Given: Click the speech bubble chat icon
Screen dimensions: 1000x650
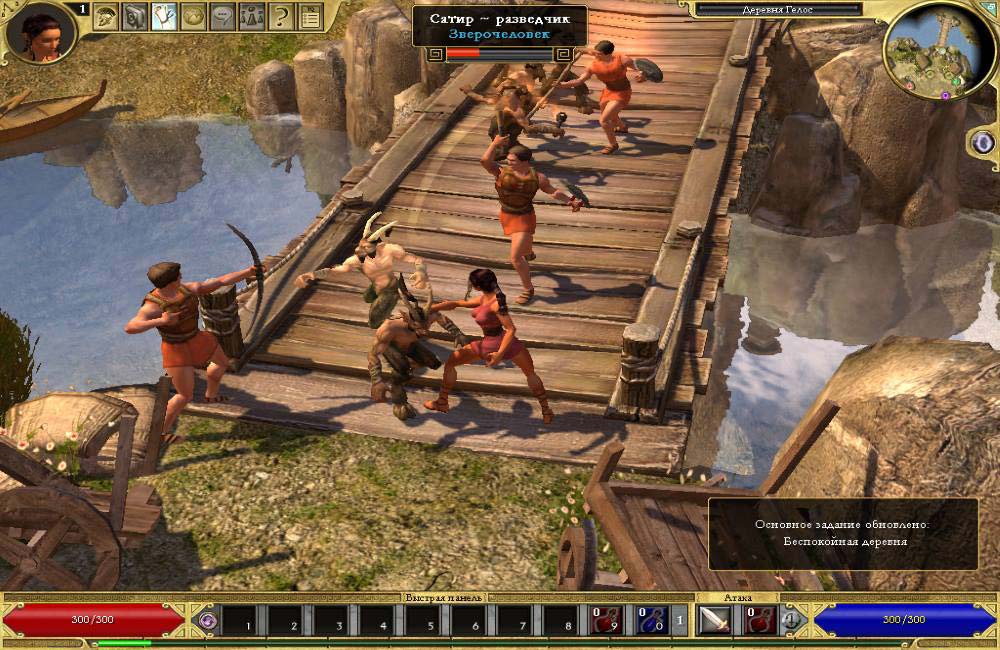Looking at the screenshot, I should point(222,16).
